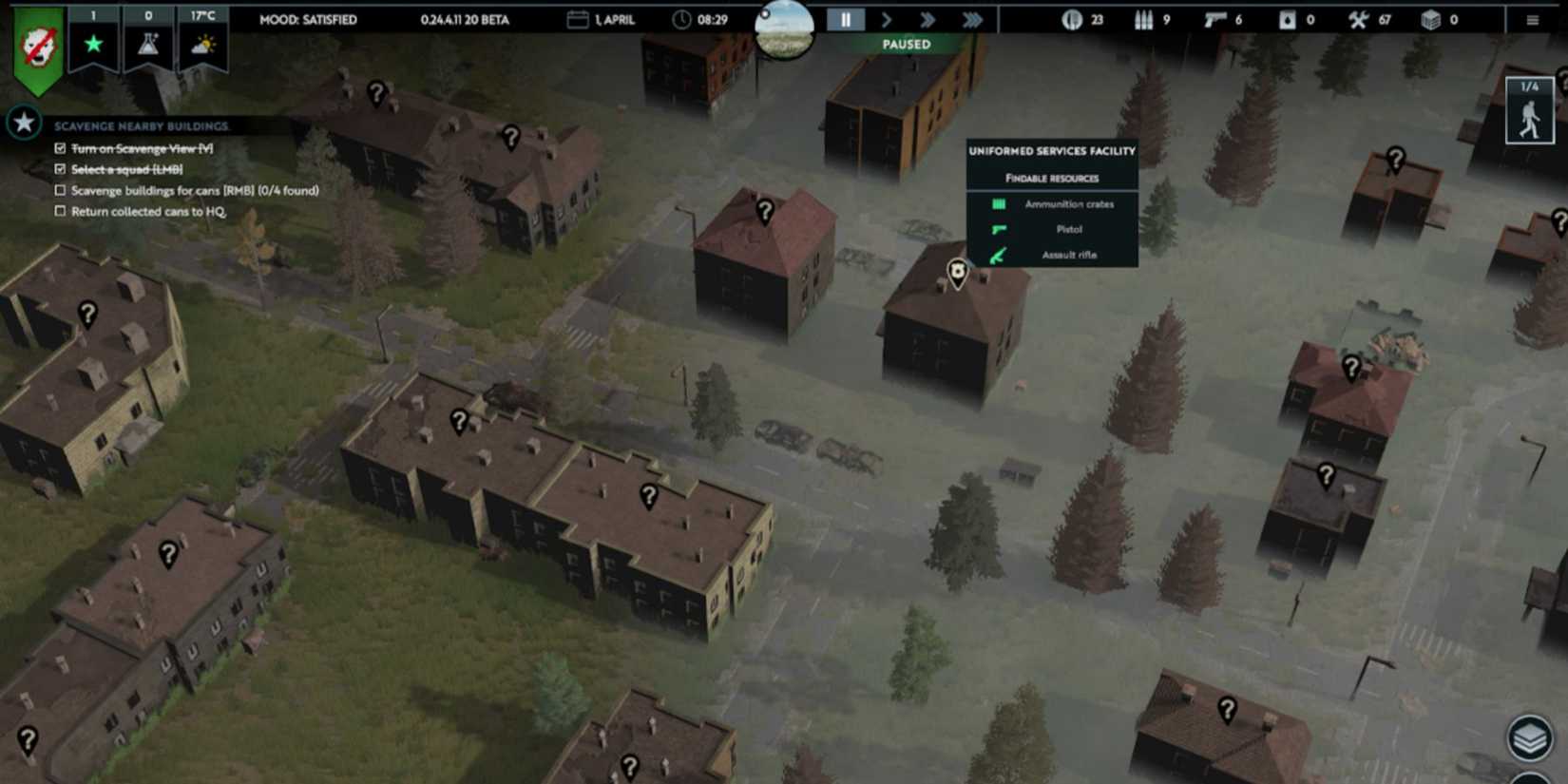Select the fastest triple-arrow game speed

(972, 19)
